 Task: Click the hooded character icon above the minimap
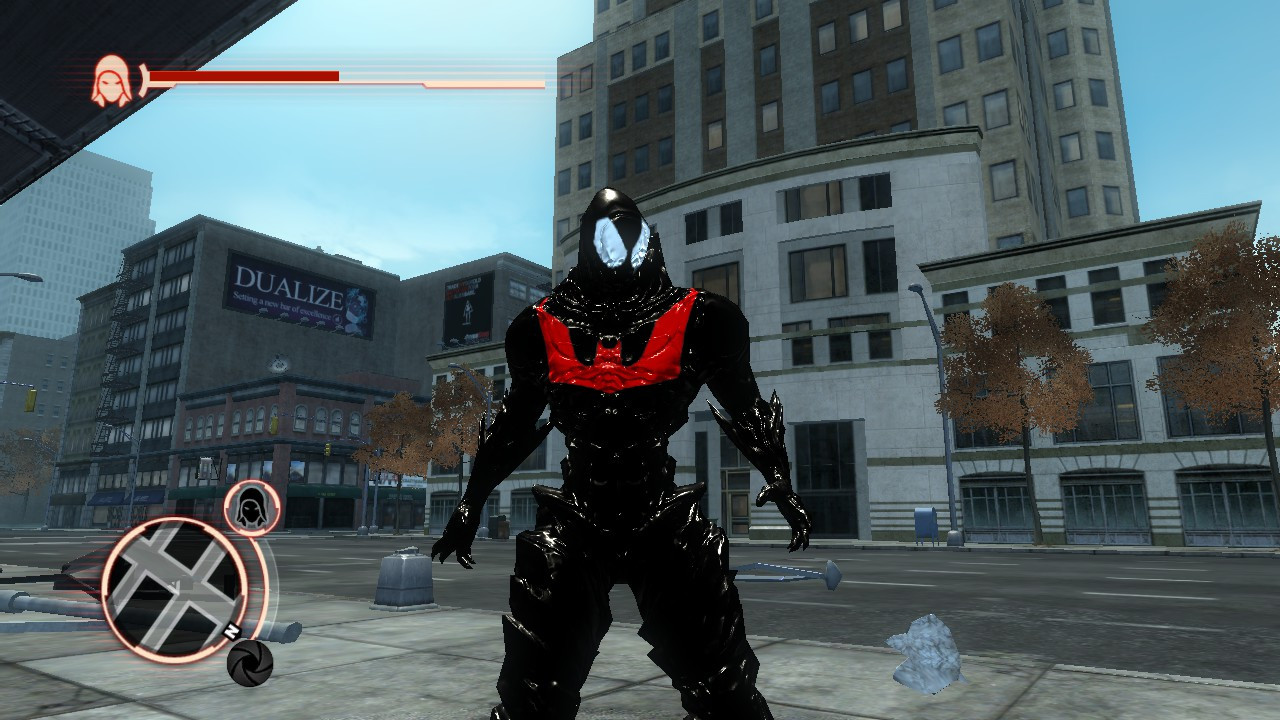[x=253, y=506]
